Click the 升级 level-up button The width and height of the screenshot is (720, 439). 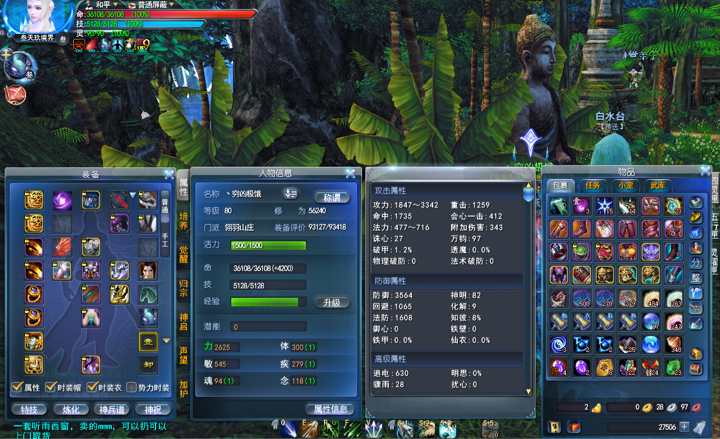(333, 302)
